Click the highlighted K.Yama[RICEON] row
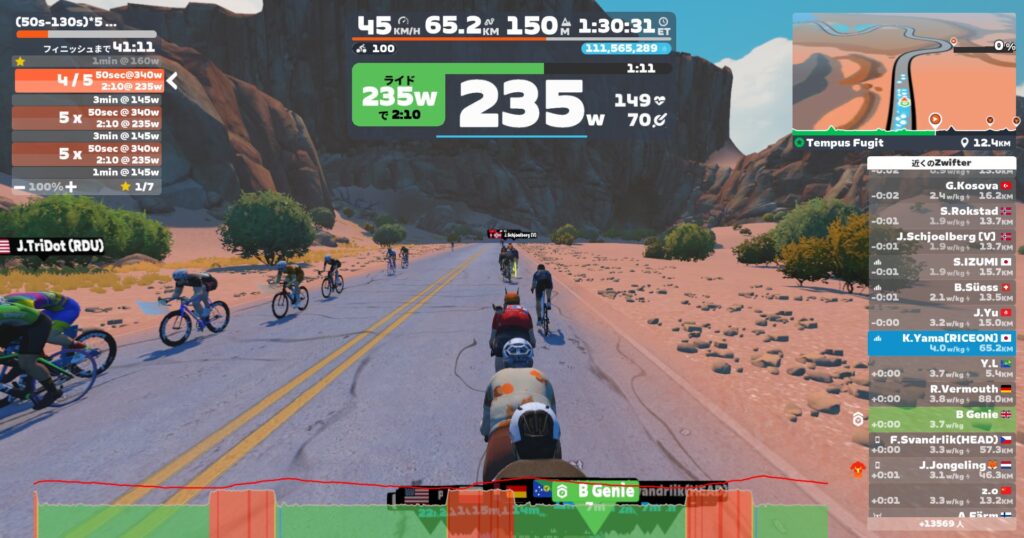Screen dimensions: 1024x538 click(x=940, y=343)
